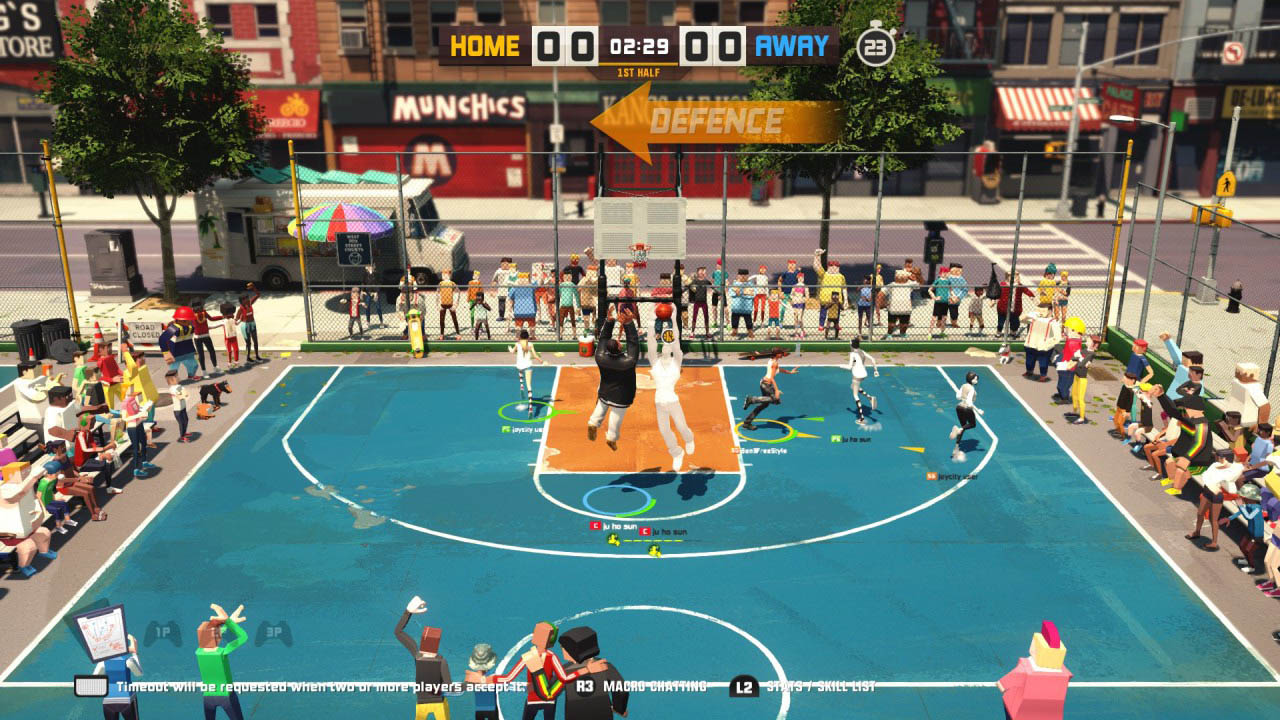Select the 2P controller icon
Screen dimensions: 1280x720
coord(217,631)
